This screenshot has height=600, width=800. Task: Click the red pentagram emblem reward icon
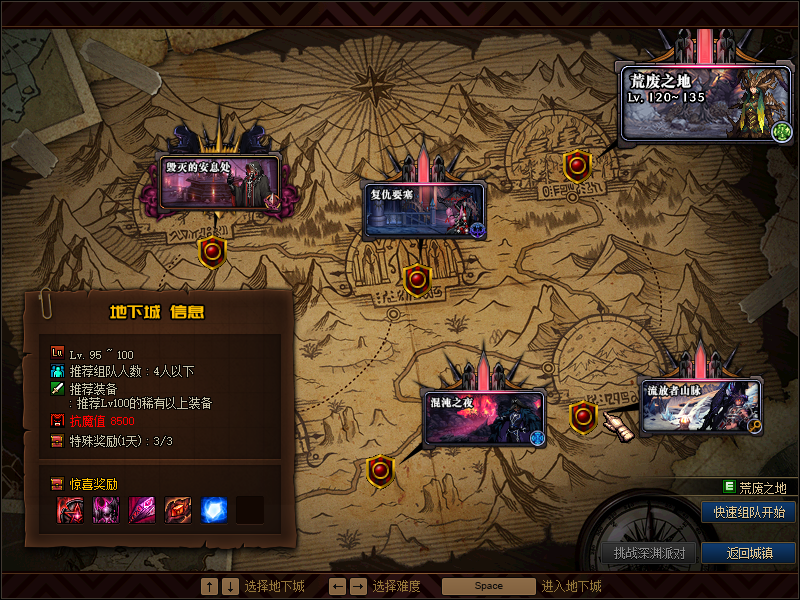(x=70, y=510)
